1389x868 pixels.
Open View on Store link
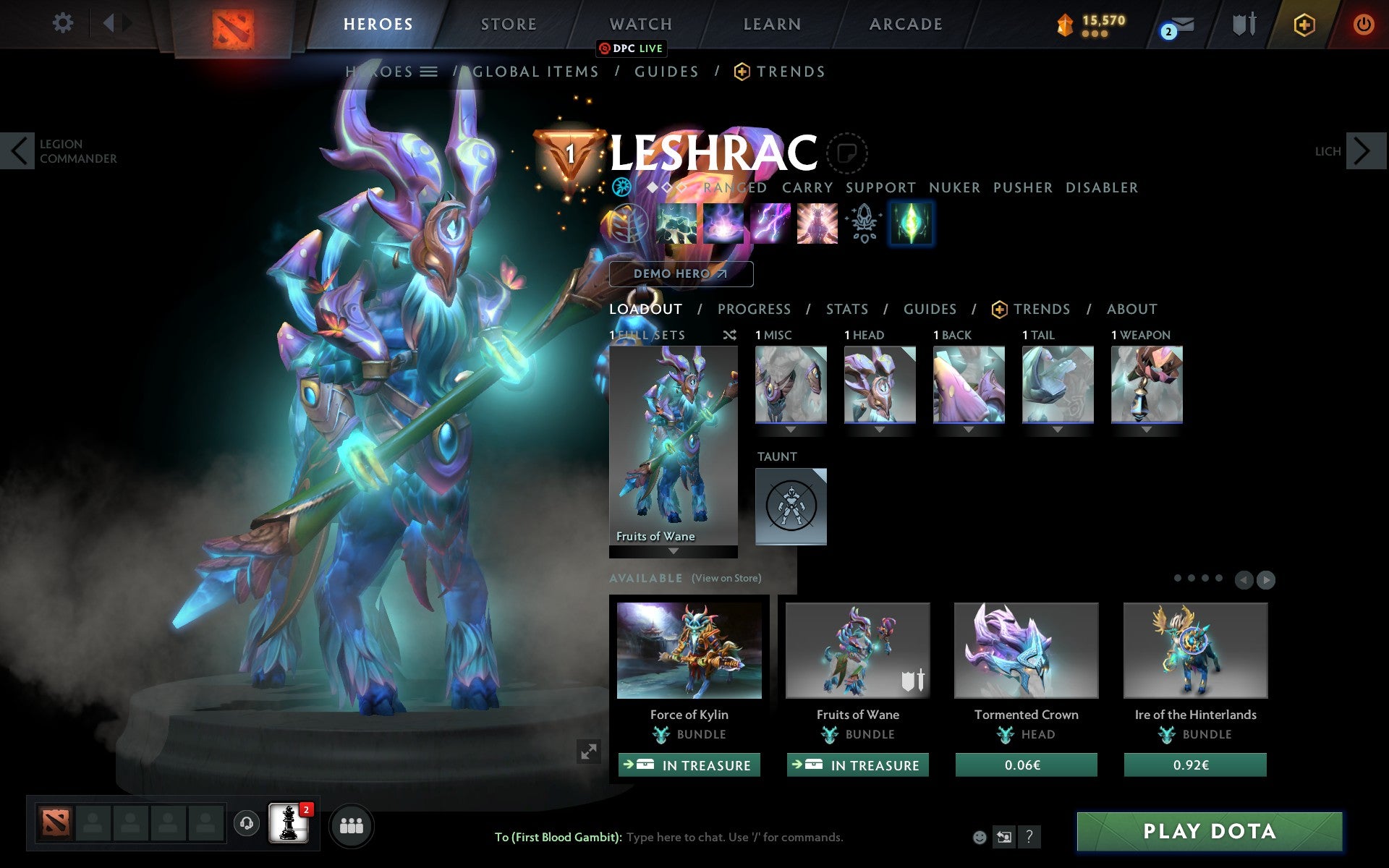tap(726, 579)
